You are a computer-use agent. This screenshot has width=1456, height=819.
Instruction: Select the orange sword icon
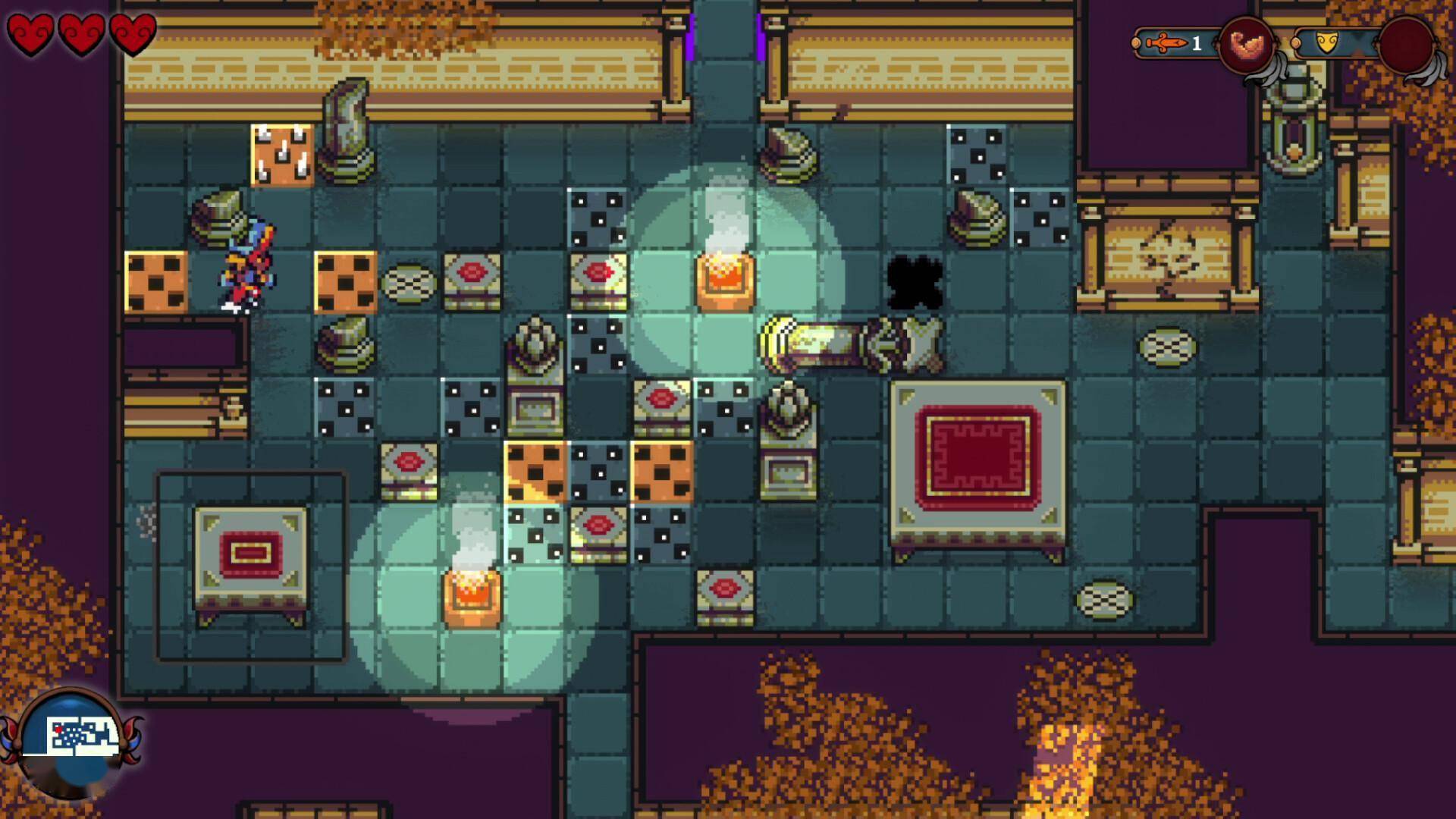tap(1166, 43)
